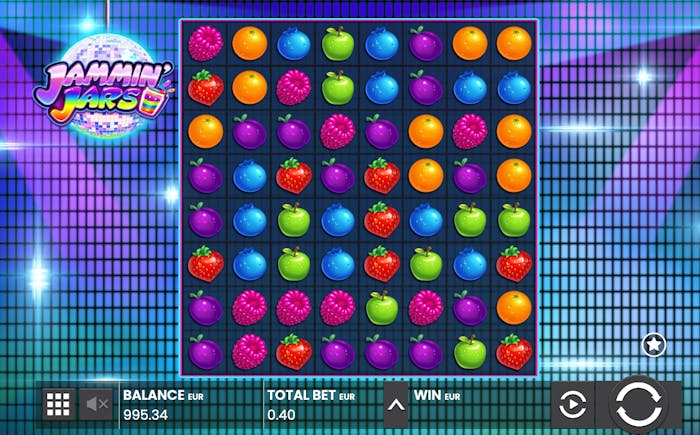Screen dimensions: 700x435
Task: Toggle the muted sound speaker icon
Action: point(97,404)
